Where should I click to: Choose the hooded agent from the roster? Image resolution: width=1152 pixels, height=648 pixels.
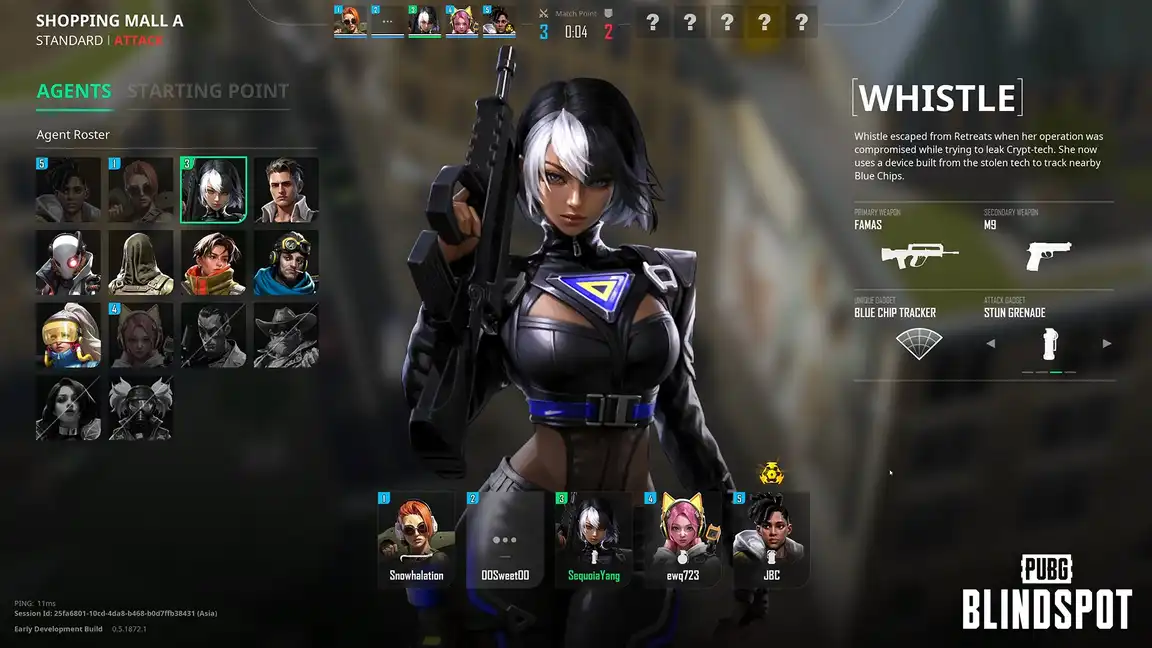point(141,263)
